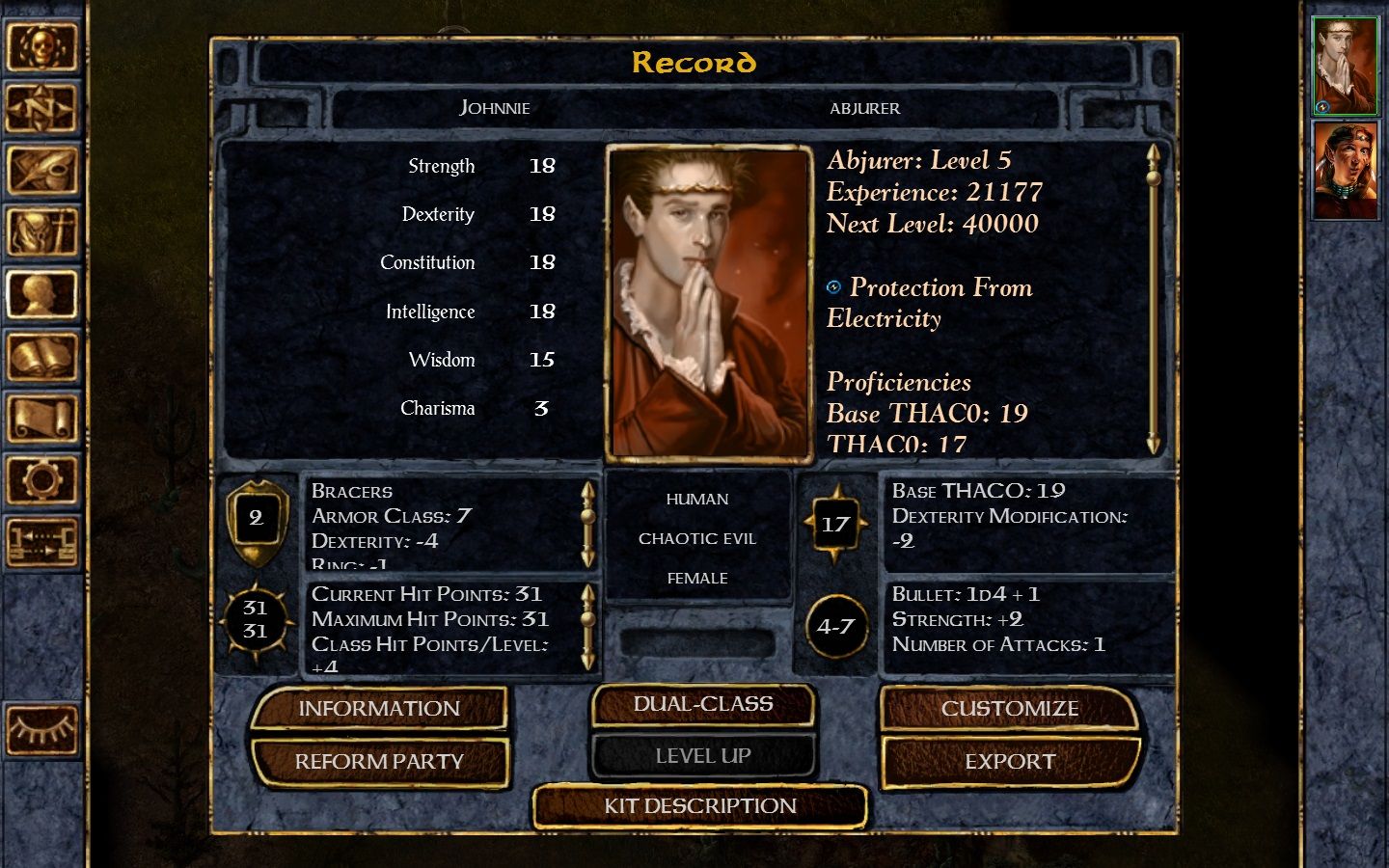Open the mage spellbook icon
The width and height of the screenshot is (1389, 868).
tap(43, 357)
